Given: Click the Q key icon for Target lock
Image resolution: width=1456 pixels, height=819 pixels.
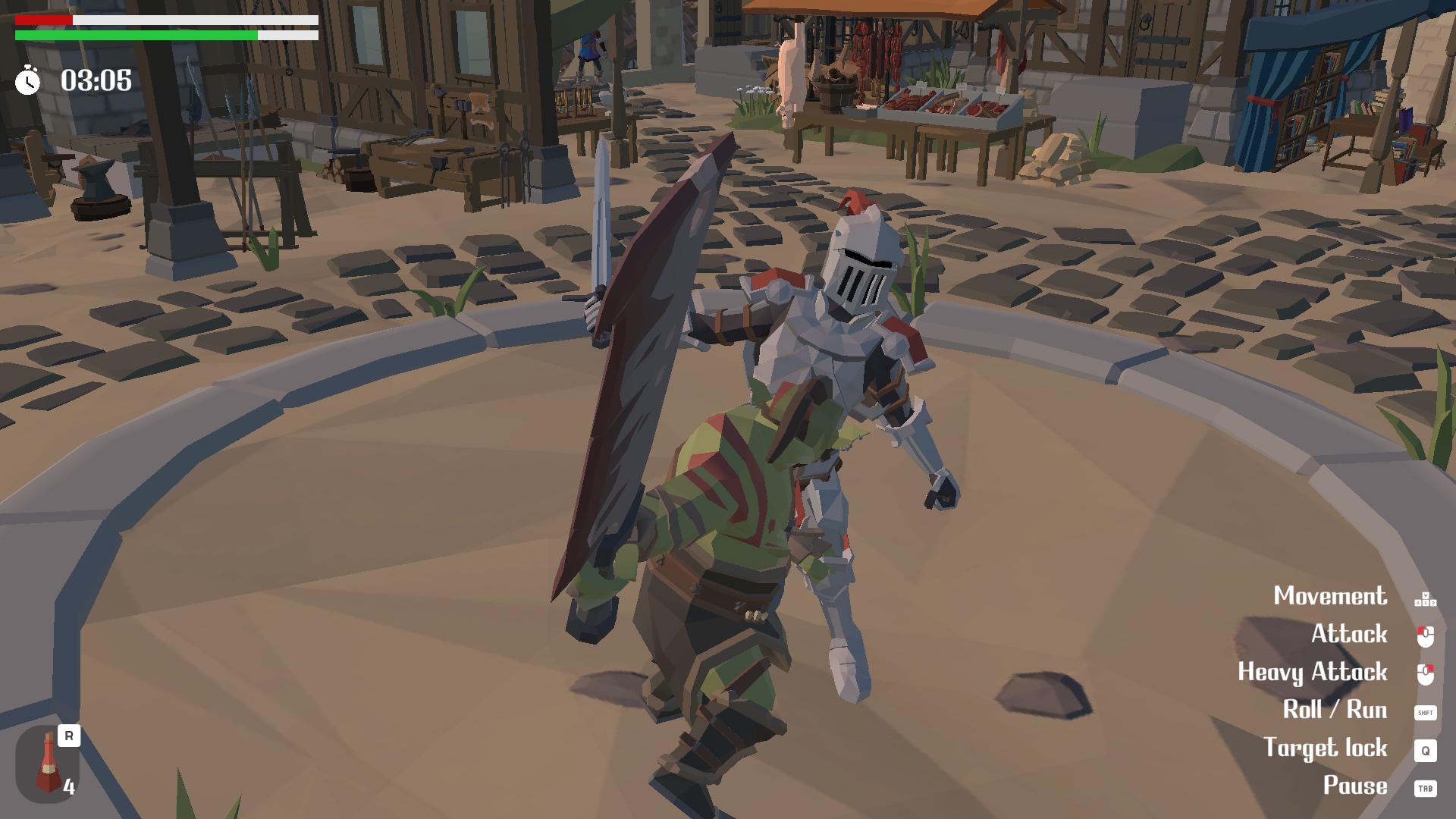Looking at the screenshot, I should pyautogui.click(x=1425, y=749).
